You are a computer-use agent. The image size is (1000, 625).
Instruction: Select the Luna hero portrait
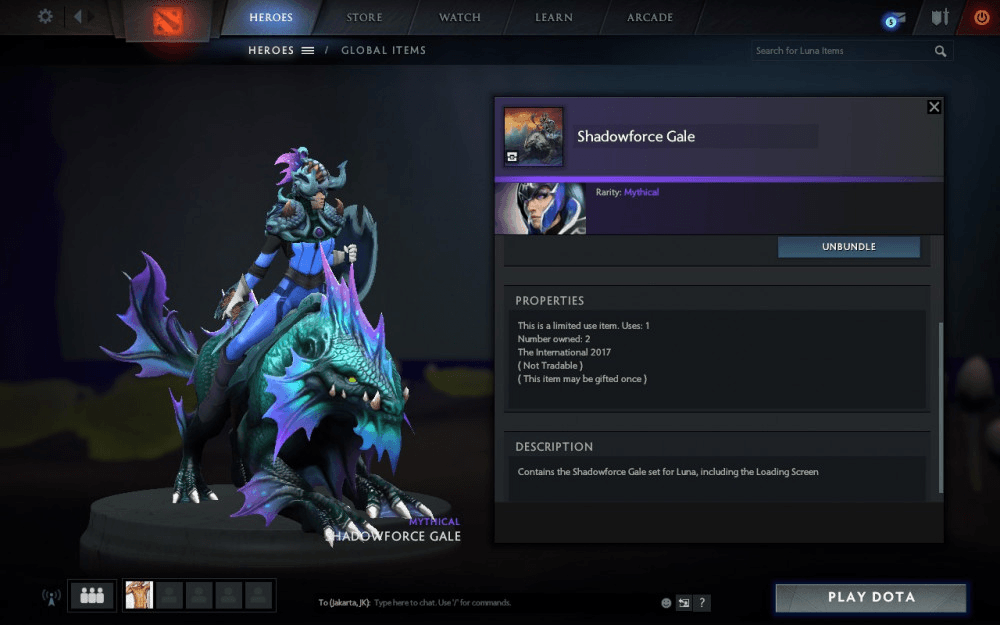[x=541, y=209]
